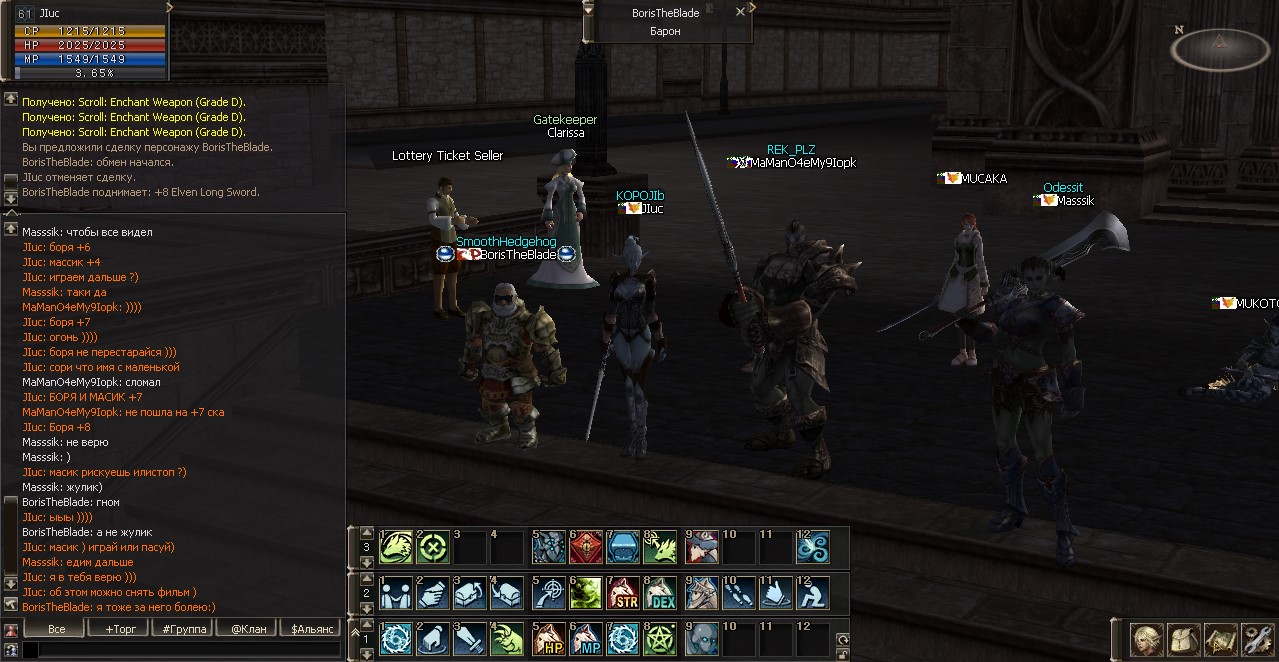1279x662 pixels.
Task: Open the system menu wrench button
Action: tap(1256, 639)
